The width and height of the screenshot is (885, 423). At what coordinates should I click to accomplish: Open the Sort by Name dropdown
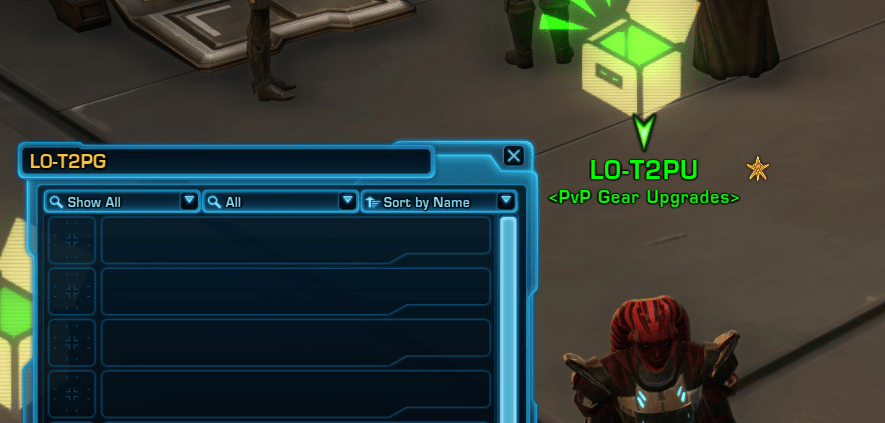pos(439,202)
